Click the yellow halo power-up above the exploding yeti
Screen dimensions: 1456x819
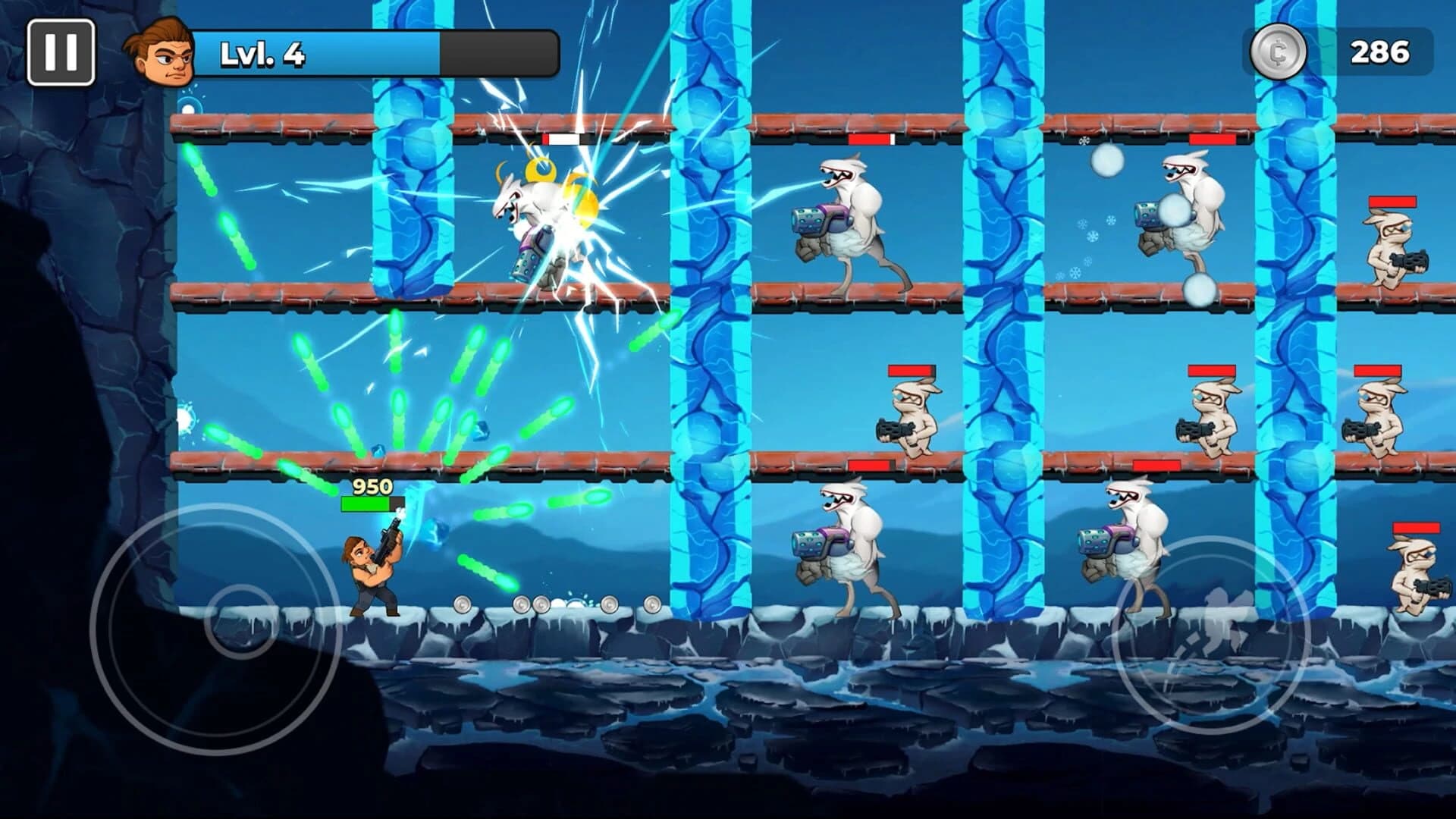point(538,168)
